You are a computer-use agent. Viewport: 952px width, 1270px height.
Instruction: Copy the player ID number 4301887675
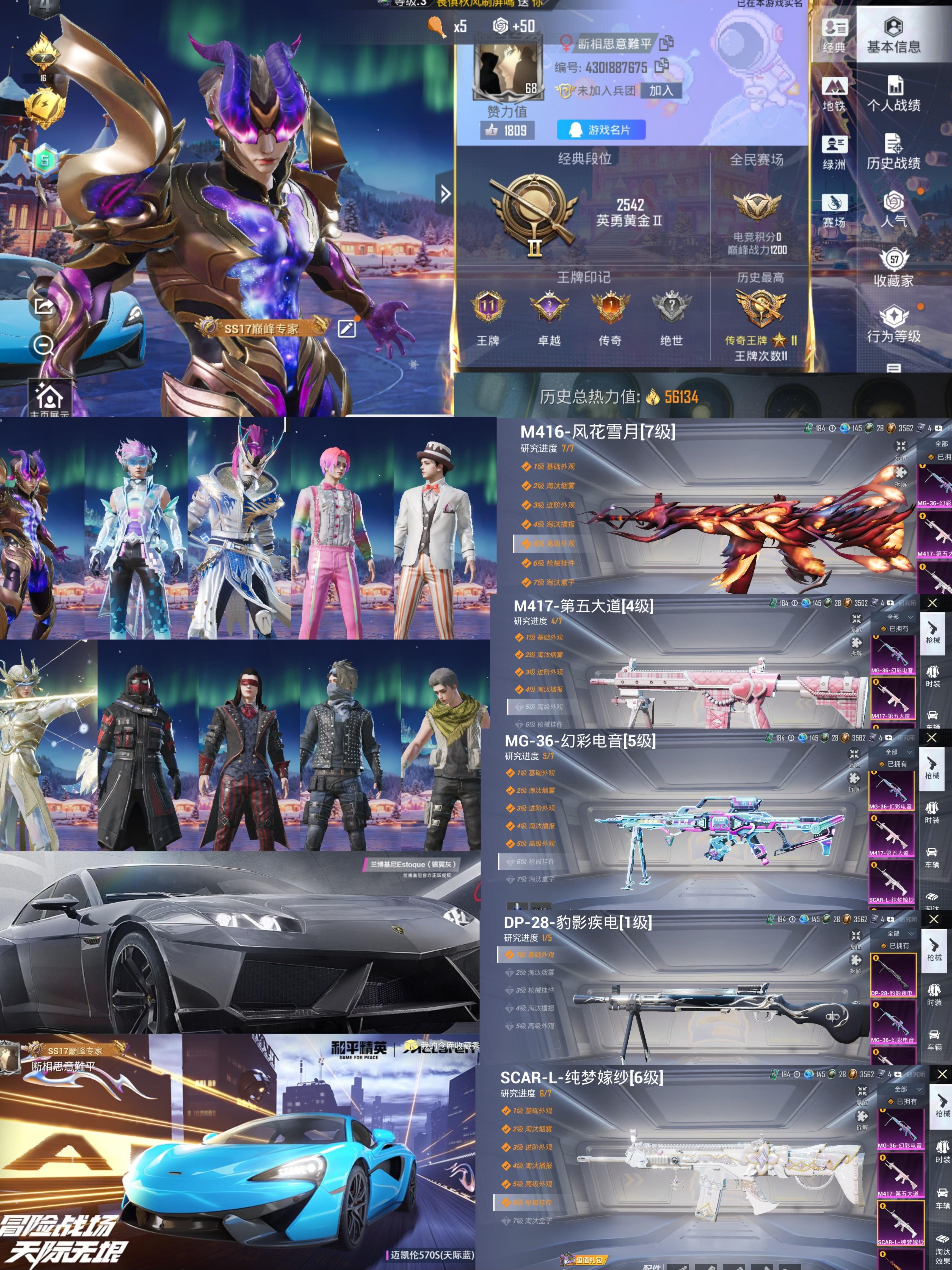point(662,65)
